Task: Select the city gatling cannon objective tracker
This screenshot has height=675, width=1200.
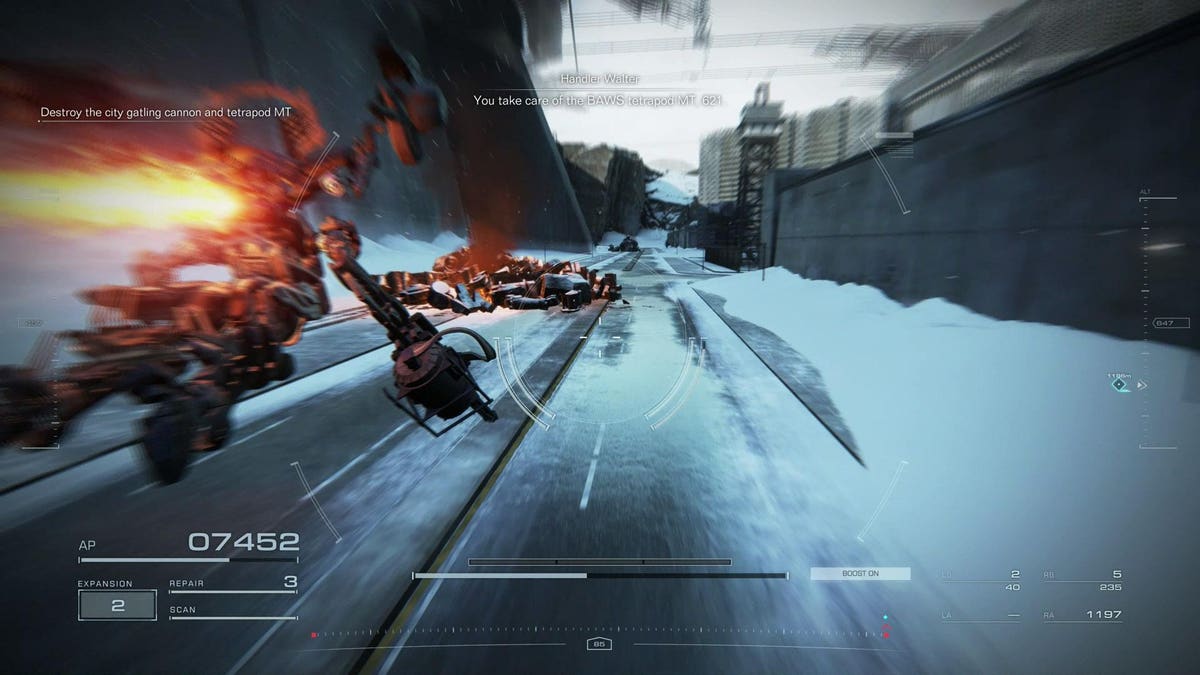Action: pyautogui.click(x=166, y=113)
